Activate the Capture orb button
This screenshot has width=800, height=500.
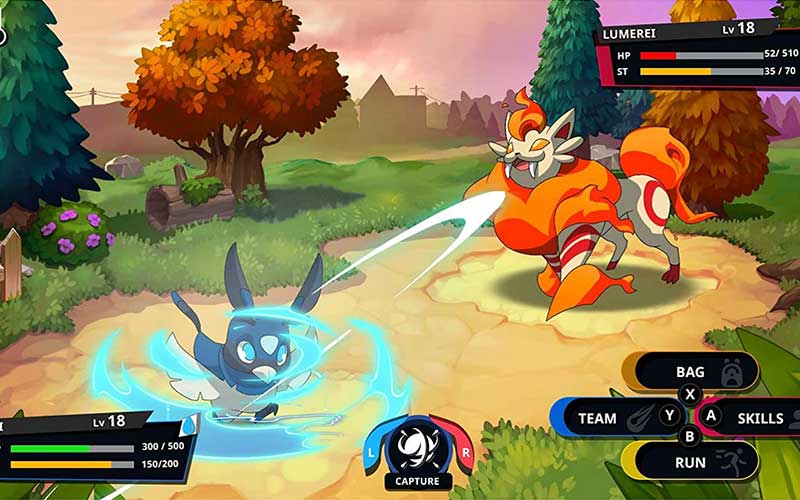(x=418, y=450)
